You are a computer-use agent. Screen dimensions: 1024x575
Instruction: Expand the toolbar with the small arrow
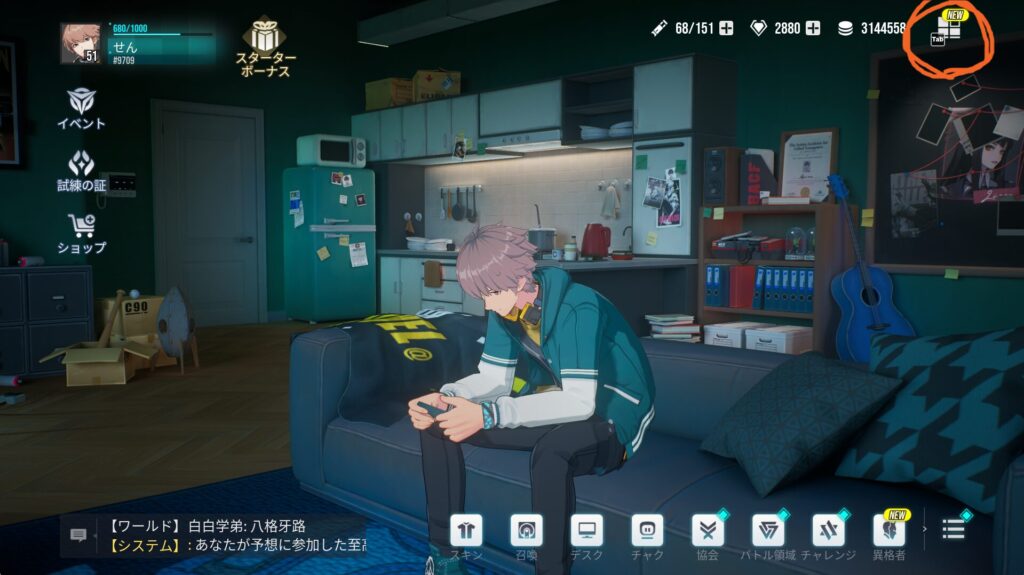pos(923,528)
